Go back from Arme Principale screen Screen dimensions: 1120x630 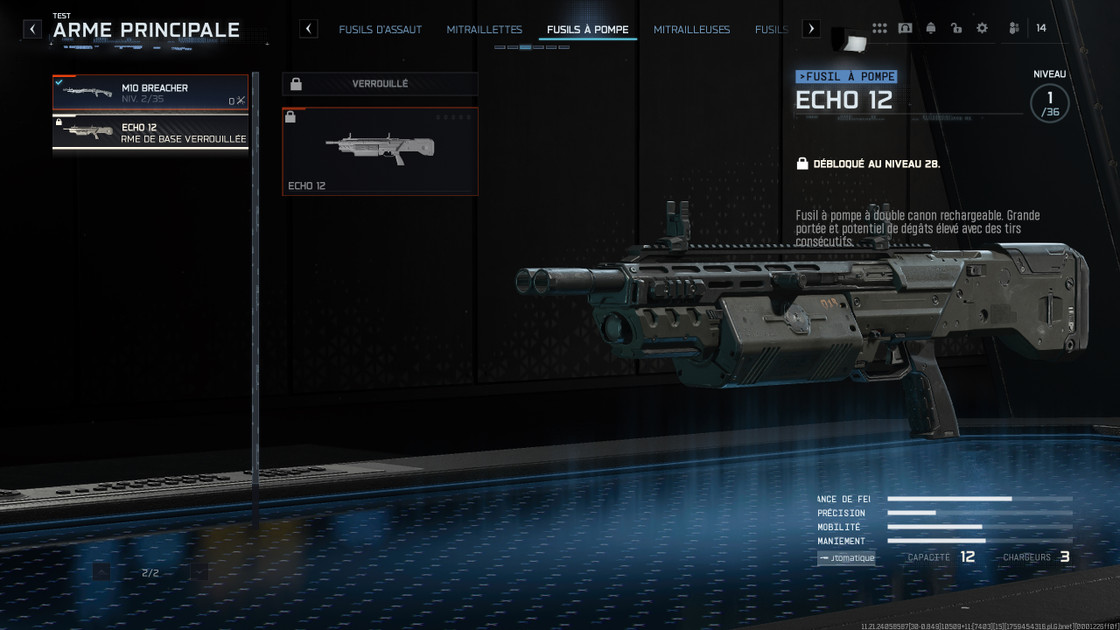[x=32, y=29]
